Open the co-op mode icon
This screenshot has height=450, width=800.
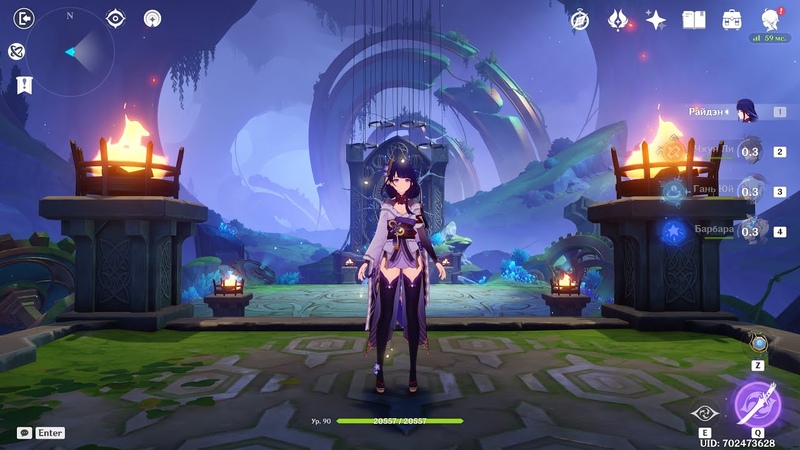coord(16,51)
